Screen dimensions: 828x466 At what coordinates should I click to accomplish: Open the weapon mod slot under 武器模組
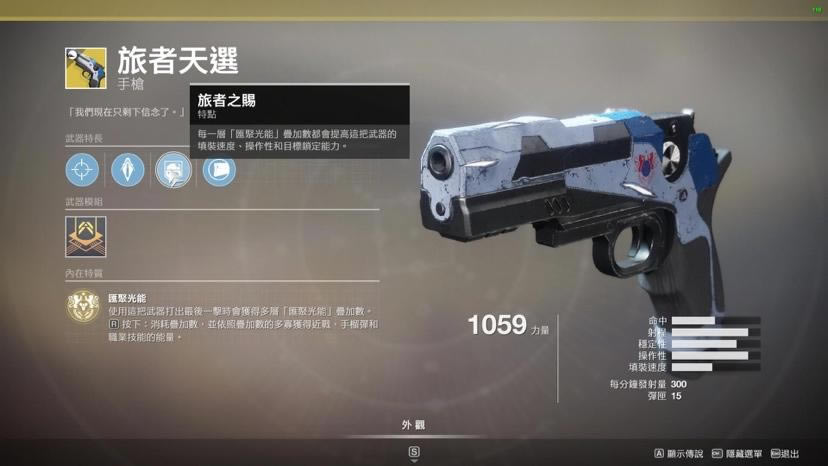(x=86, y=237)
